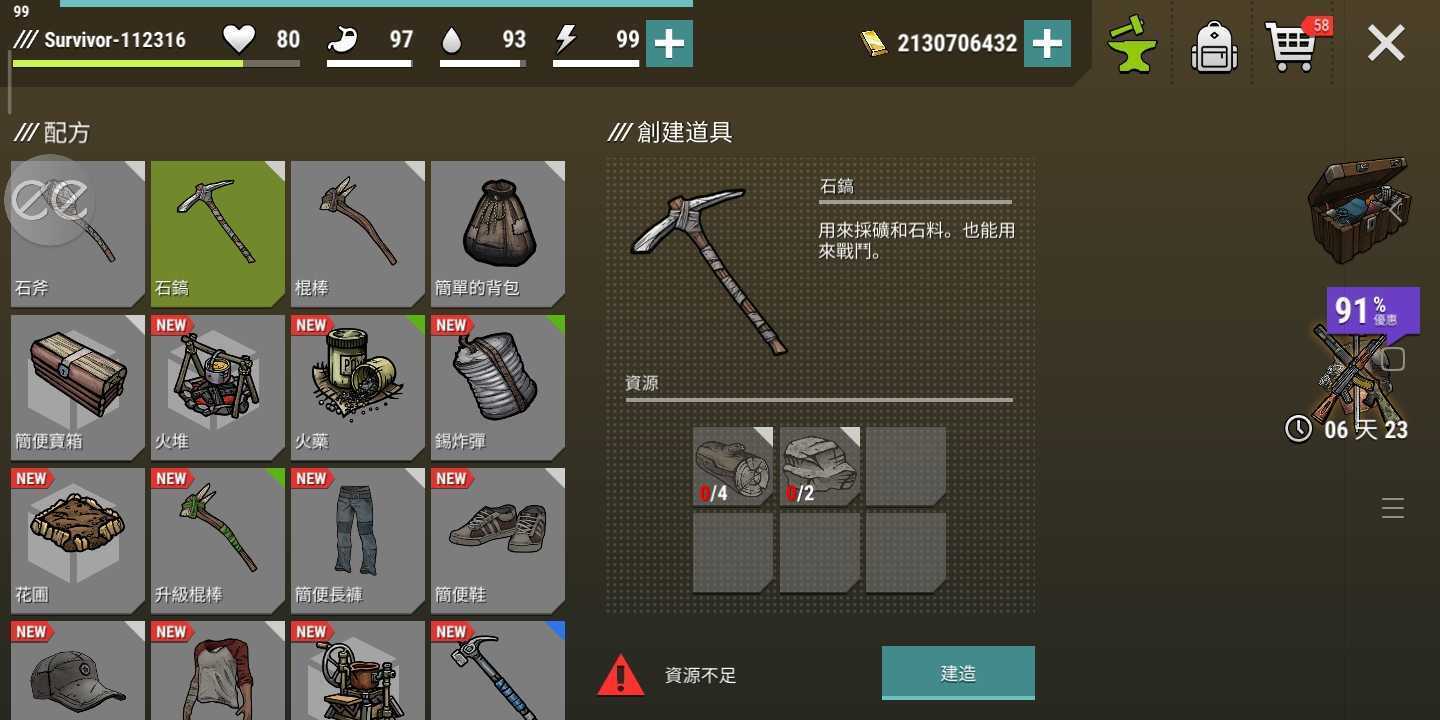Tap plus to buy more gold

(1049, 43)
